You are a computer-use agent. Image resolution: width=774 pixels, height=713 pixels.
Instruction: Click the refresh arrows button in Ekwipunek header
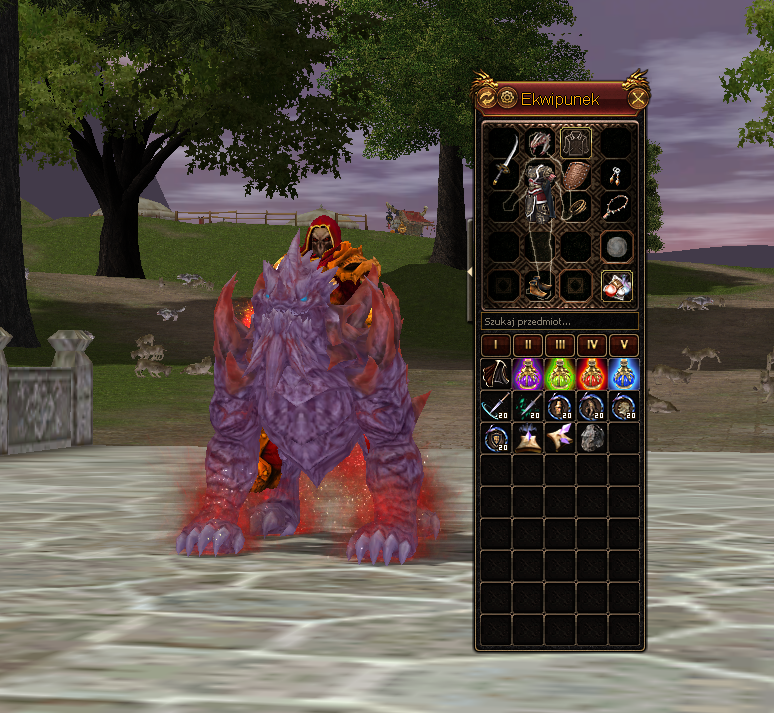pos(487,98)
